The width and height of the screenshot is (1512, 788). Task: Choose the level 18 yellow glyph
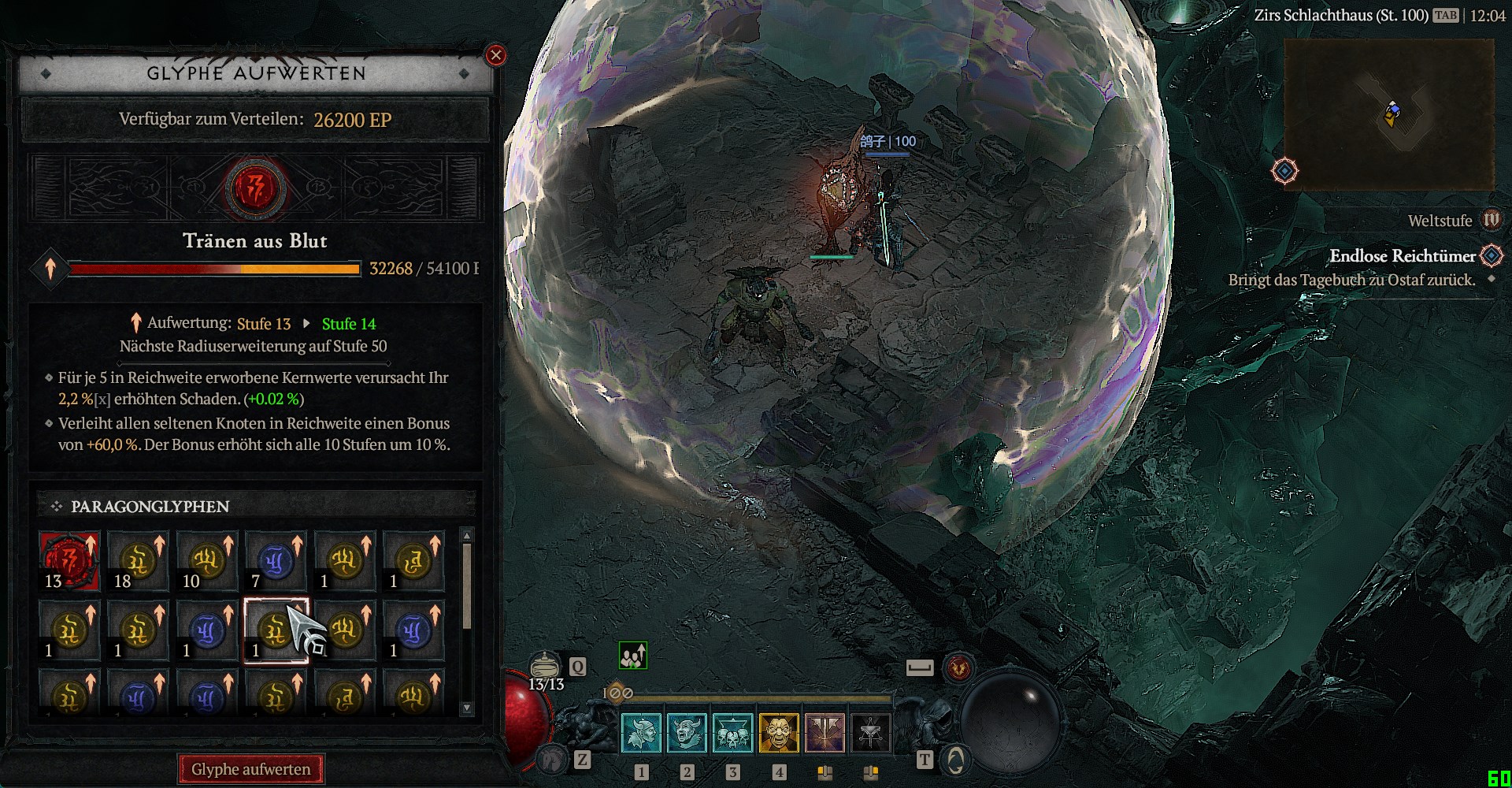138,561
